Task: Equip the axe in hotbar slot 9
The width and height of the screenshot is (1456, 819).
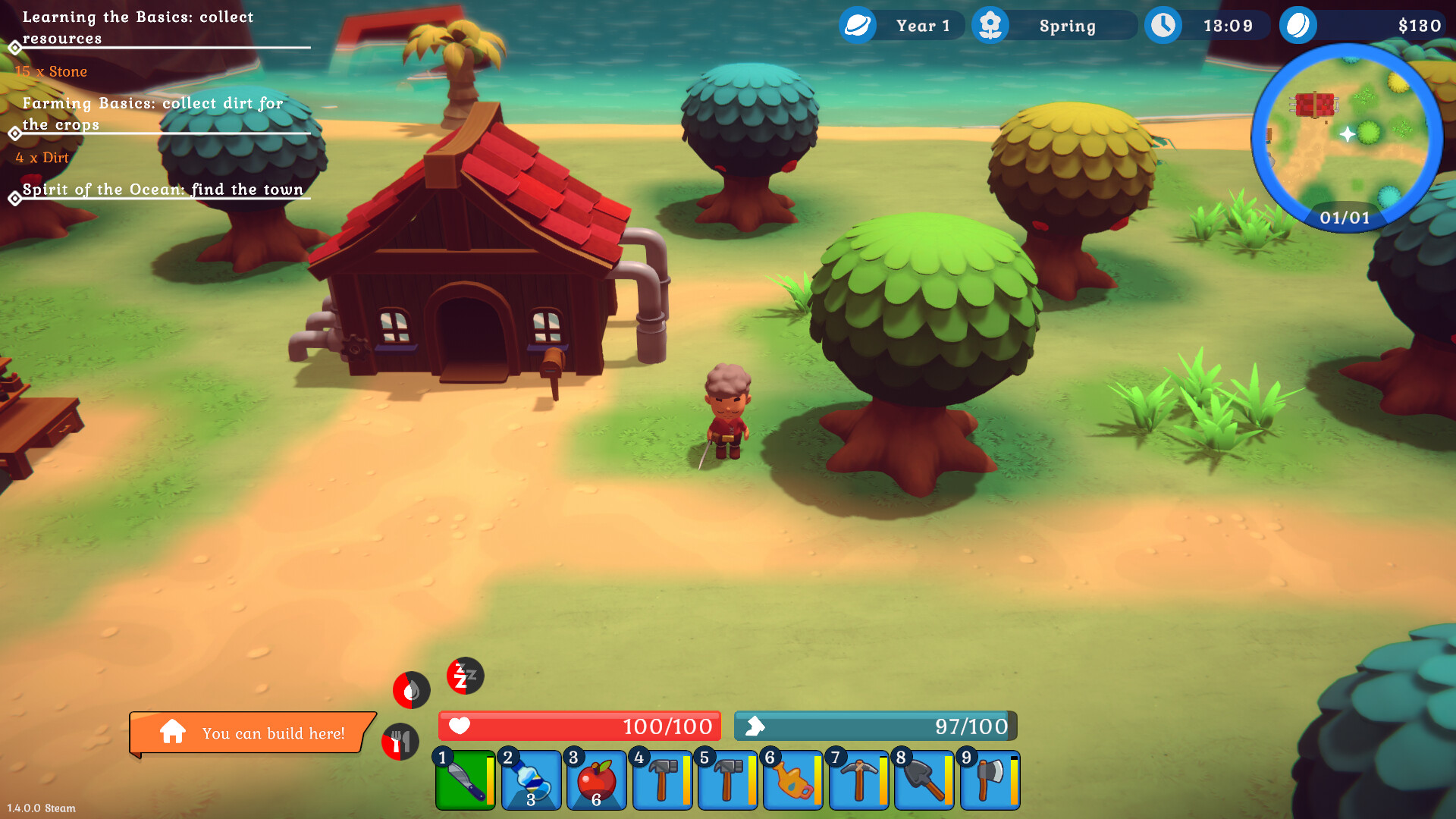Action: 989,780
